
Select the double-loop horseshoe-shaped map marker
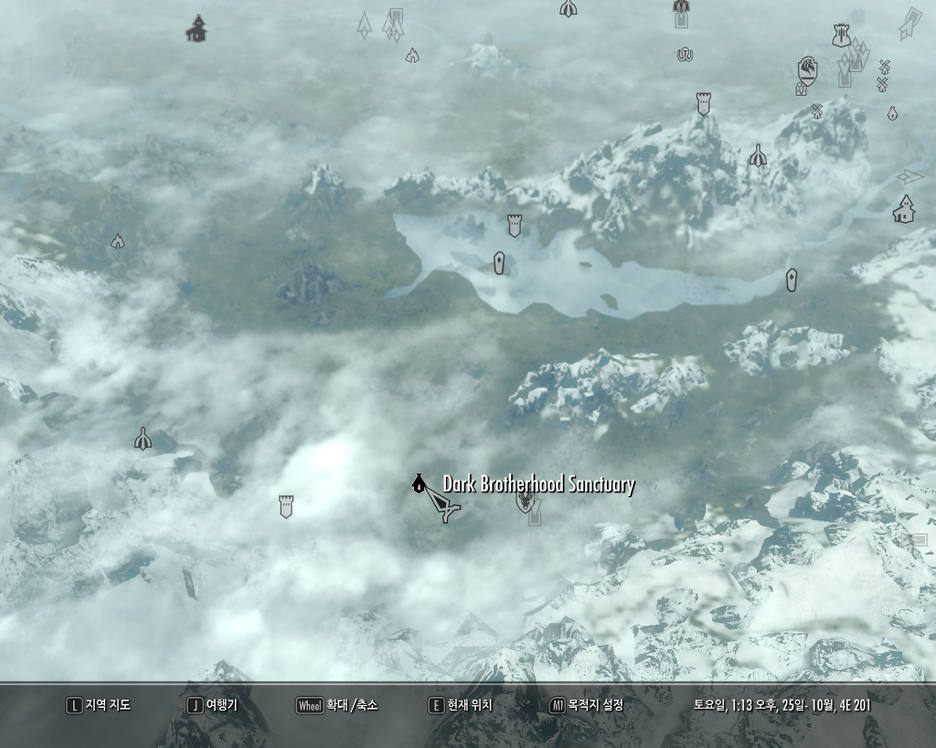click(x=685, y=55)
